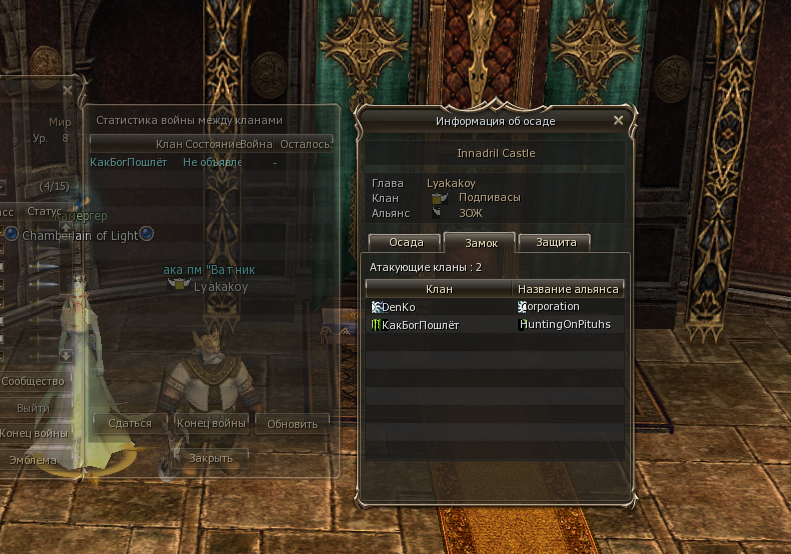Switch to the Осада tab
The image size is (791, 554).
pyautogui.click(x=406, y=242)
